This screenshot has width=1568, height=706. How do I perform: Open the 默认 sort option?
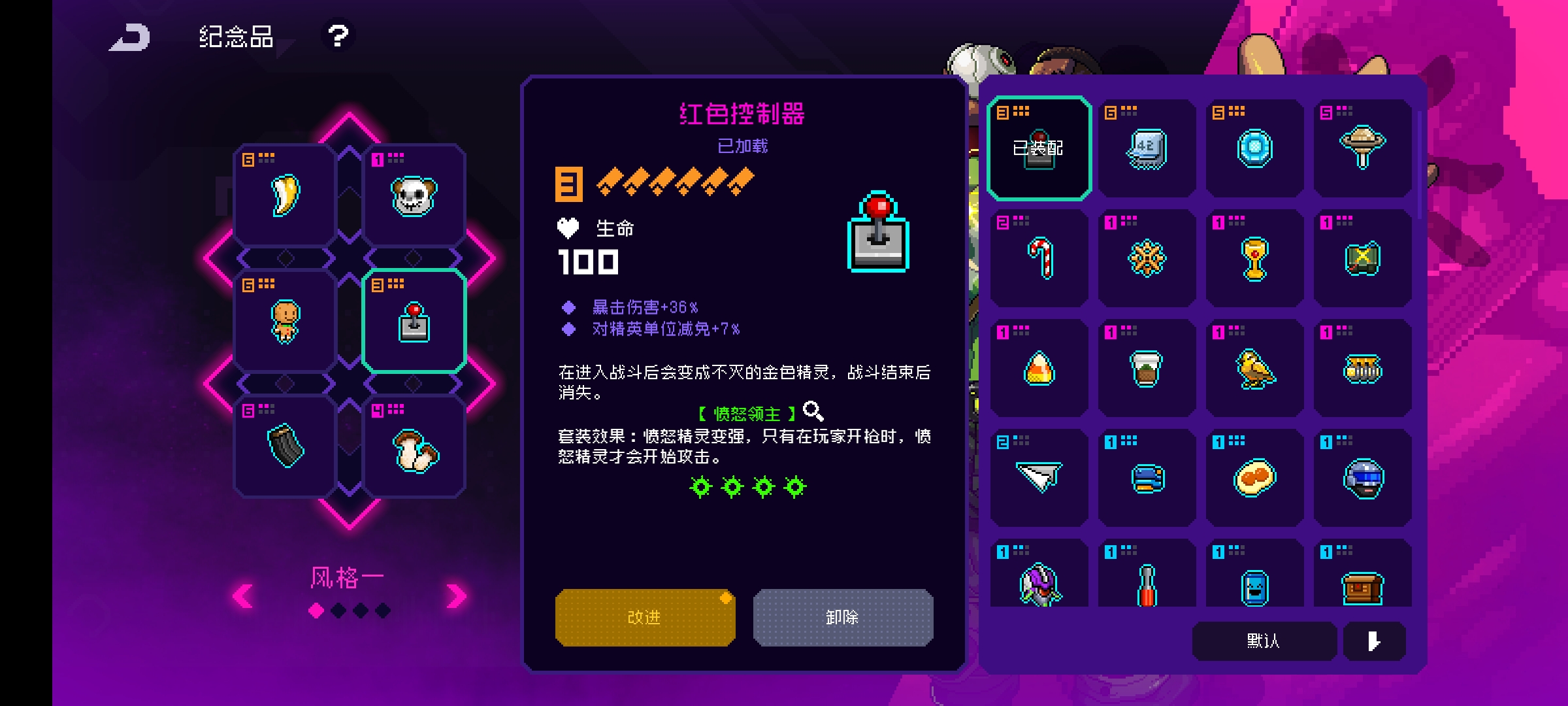[x=1264, y=641]
